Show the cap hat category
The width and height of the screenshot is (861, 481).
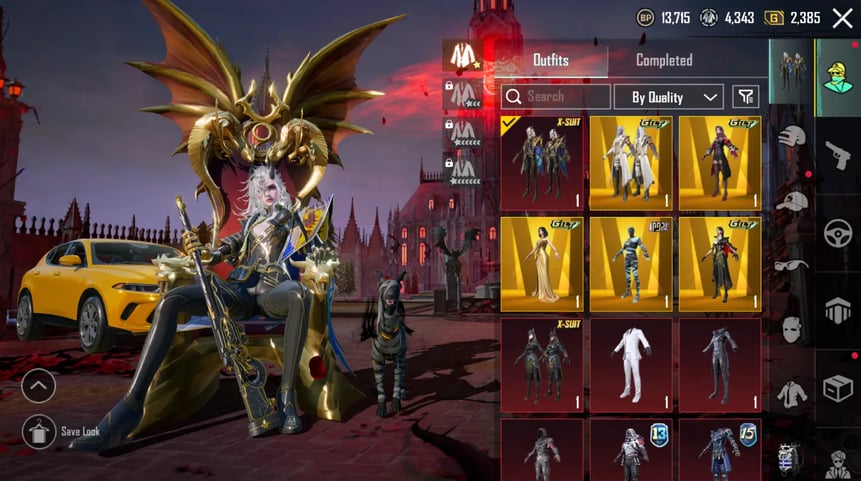point(792,200)
